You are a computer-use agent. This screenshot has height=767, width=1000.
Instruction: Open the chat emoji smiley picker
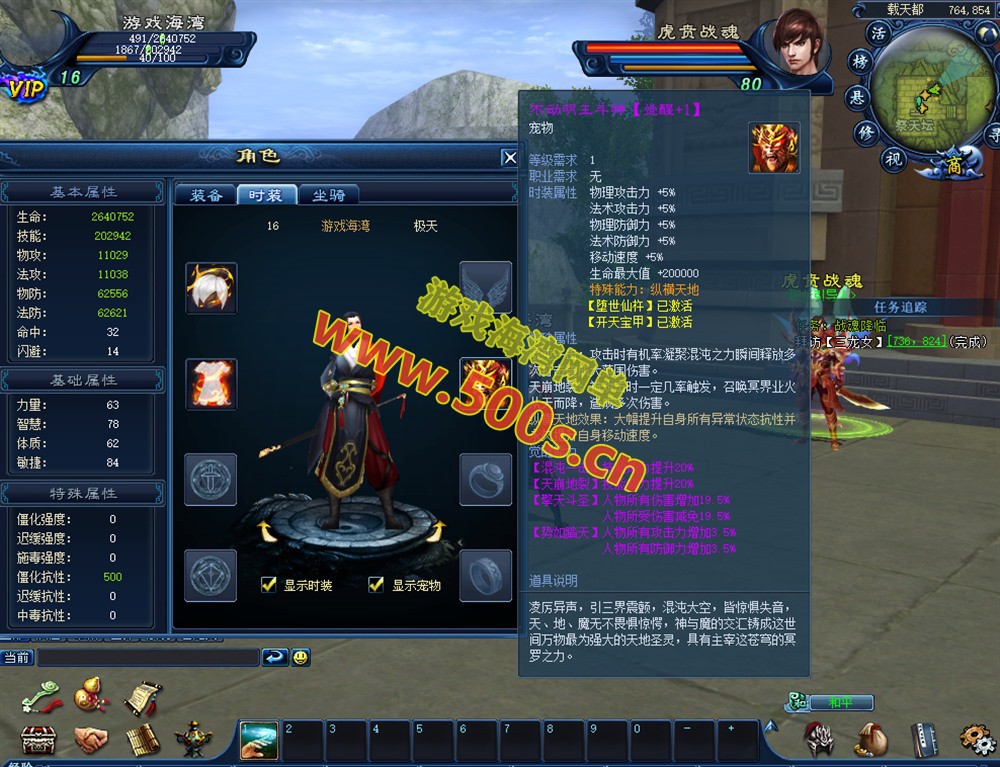click(x=301, y=657)
